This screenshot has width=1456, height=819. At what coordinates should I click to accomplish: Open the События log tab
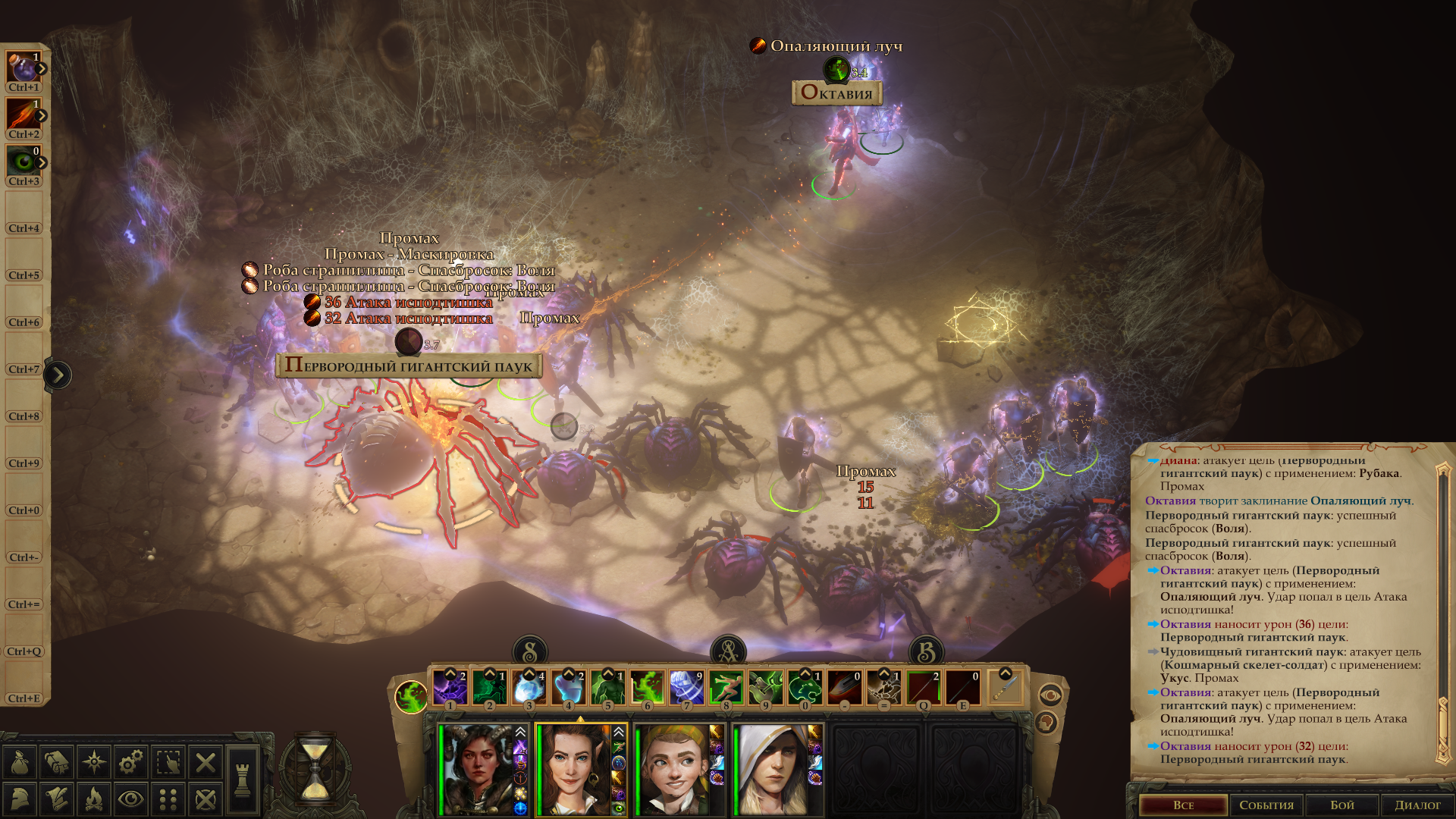[1266, 805]
